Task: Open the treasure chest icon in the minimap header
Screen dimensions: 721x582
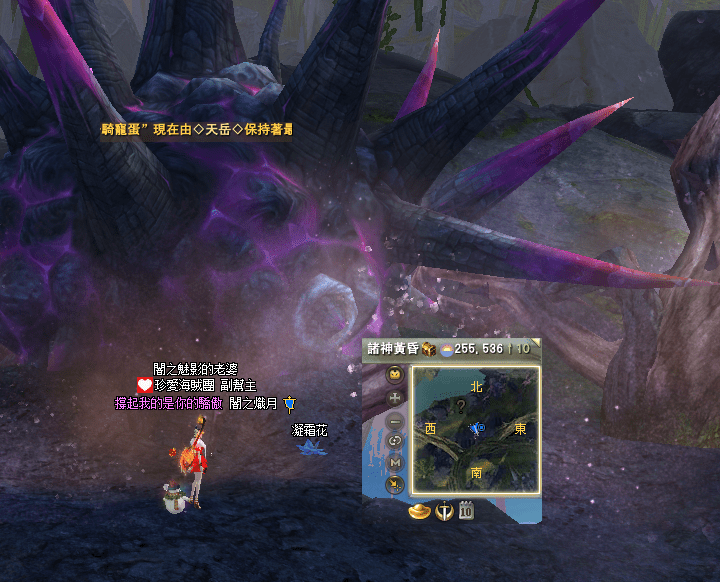Action: pos(428,349)
